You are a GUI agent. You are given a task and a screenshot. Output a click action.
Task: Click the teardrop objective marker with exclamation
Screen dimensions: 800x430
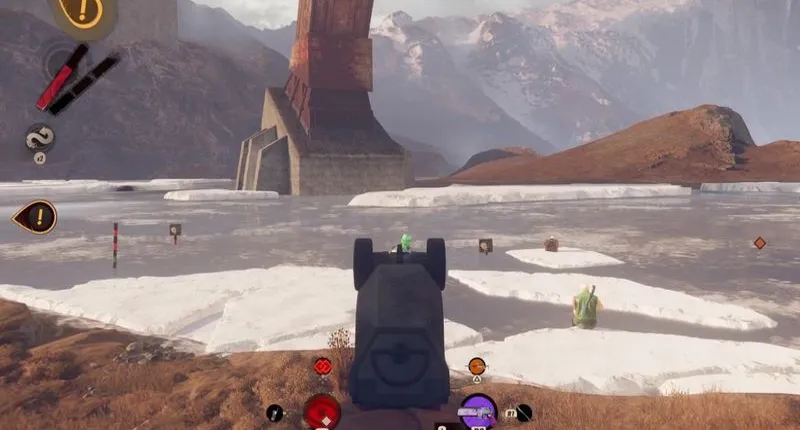tap(36, 216)
